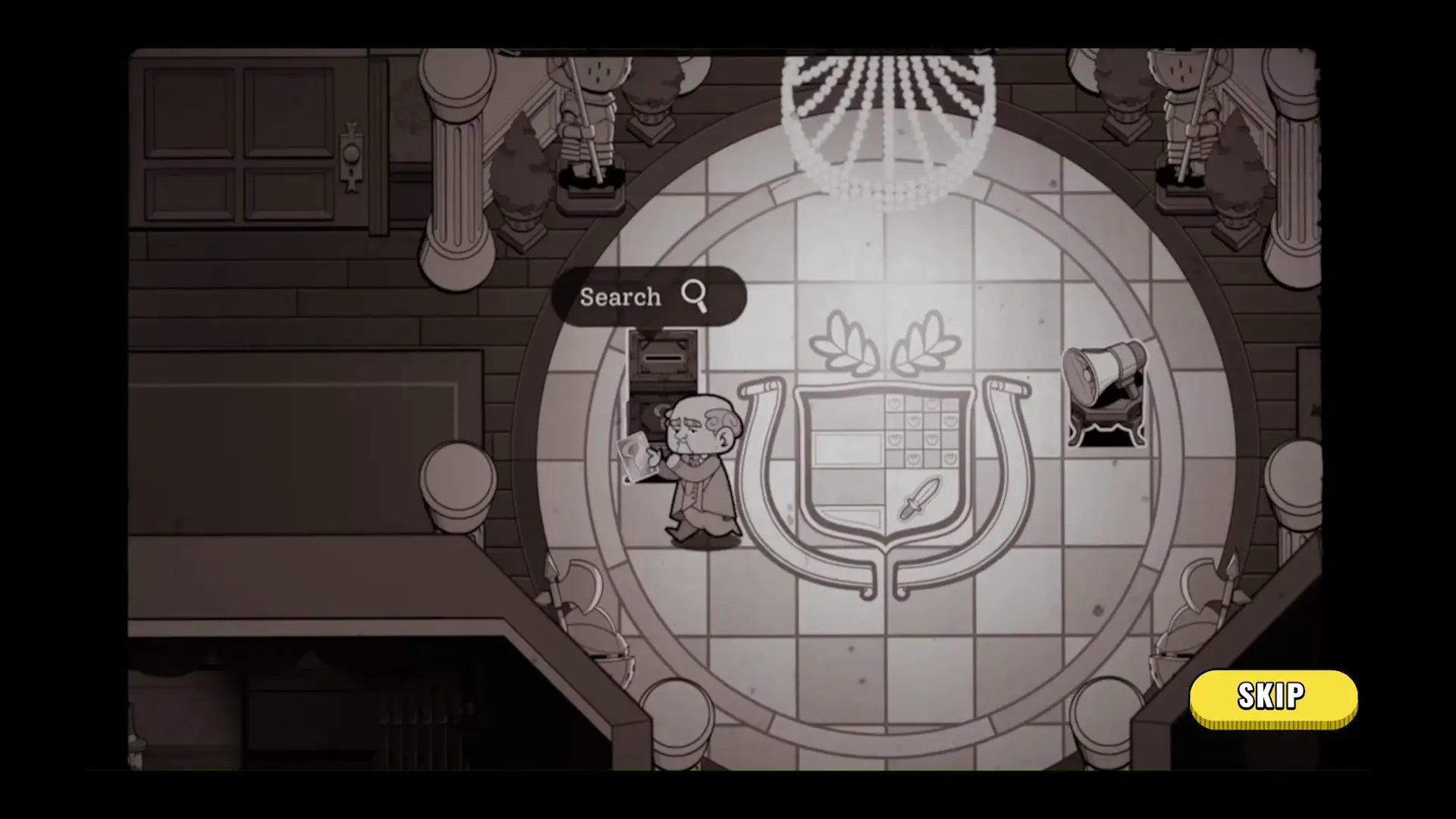Click the mailbox behind the detective

[664, 356]
